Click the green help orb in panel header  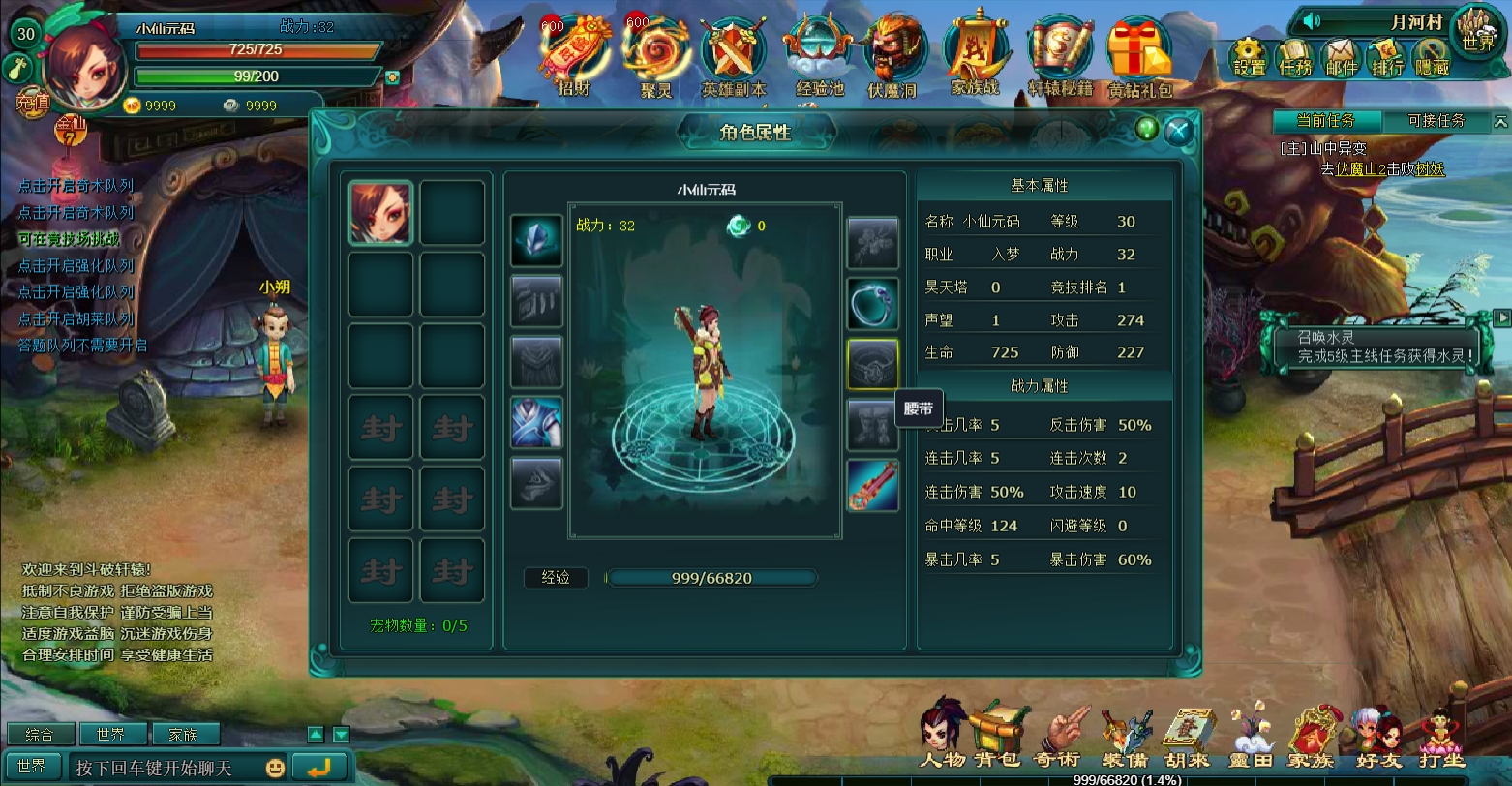click(x=1147, y=129)
